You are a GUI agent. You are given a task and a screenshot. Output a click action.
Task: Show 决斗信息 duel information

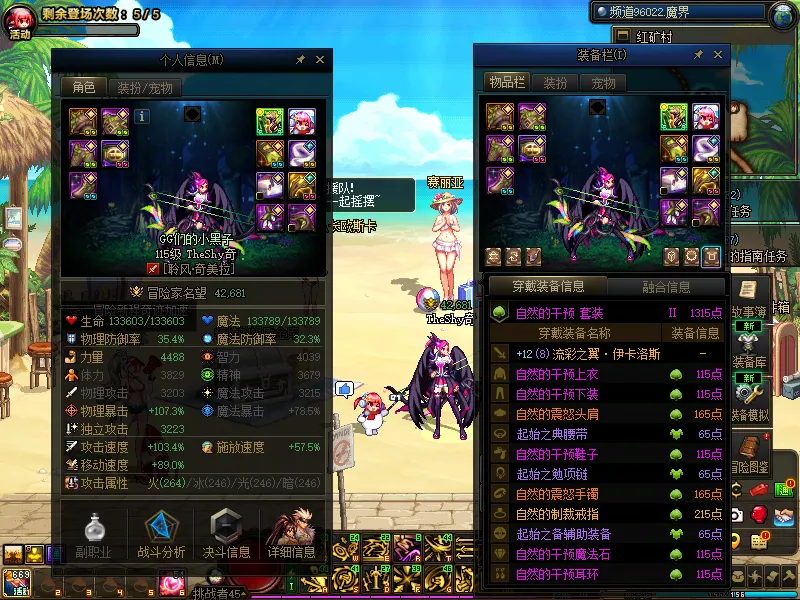pos(227,533)
